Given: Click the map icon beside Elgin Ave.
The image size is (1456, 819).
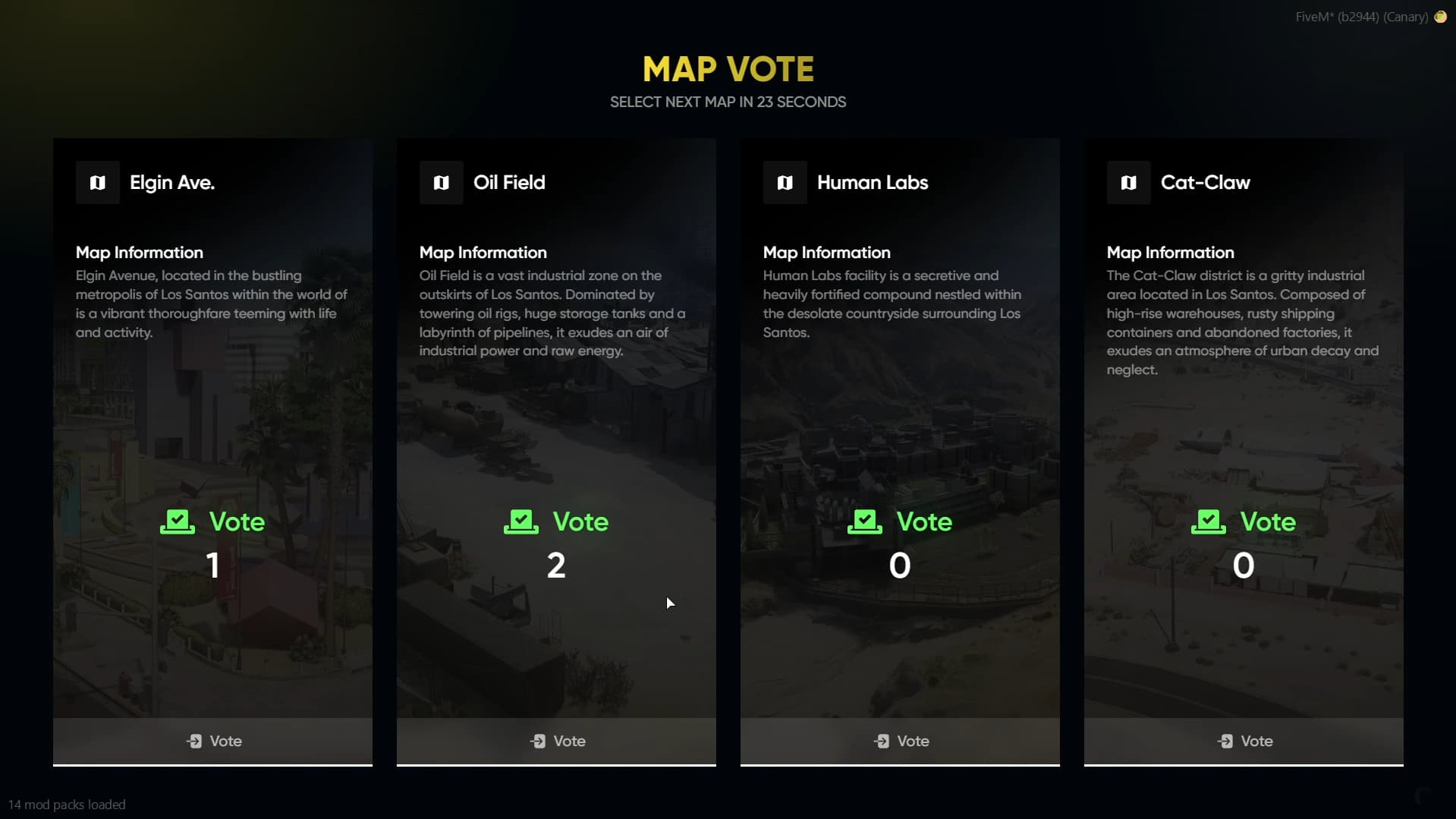Looking at the screenshot, I should click(x=97, y=182).
